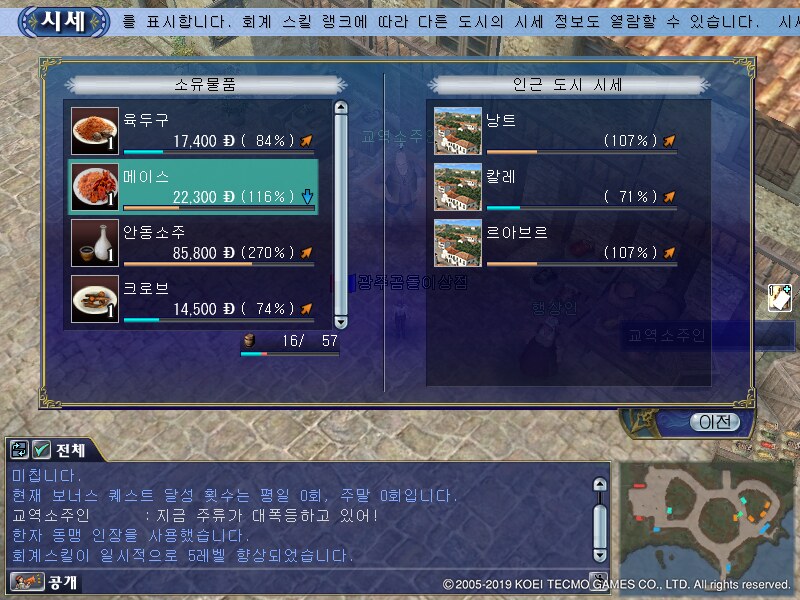Click the owned items list down arrow

340,322
